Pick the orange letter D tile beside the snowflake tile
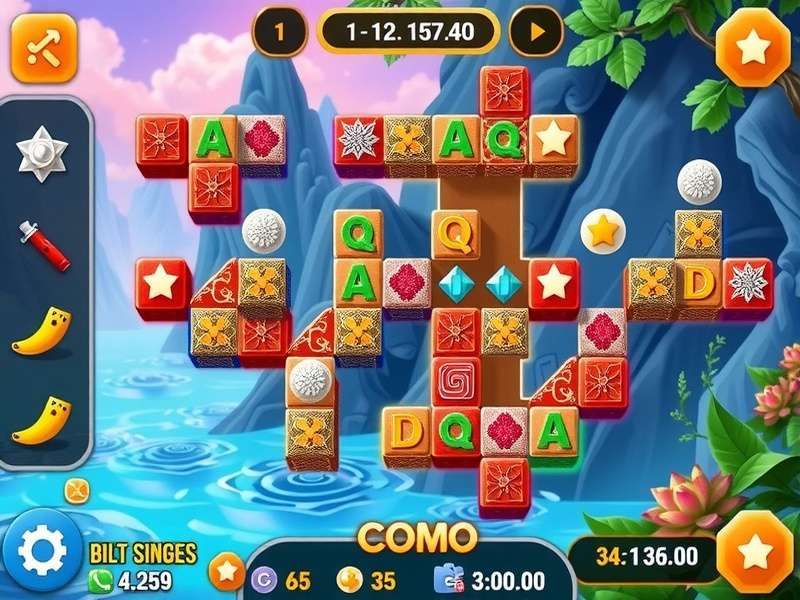The height and width of the screenshot is (600, 800). (699, 283)
